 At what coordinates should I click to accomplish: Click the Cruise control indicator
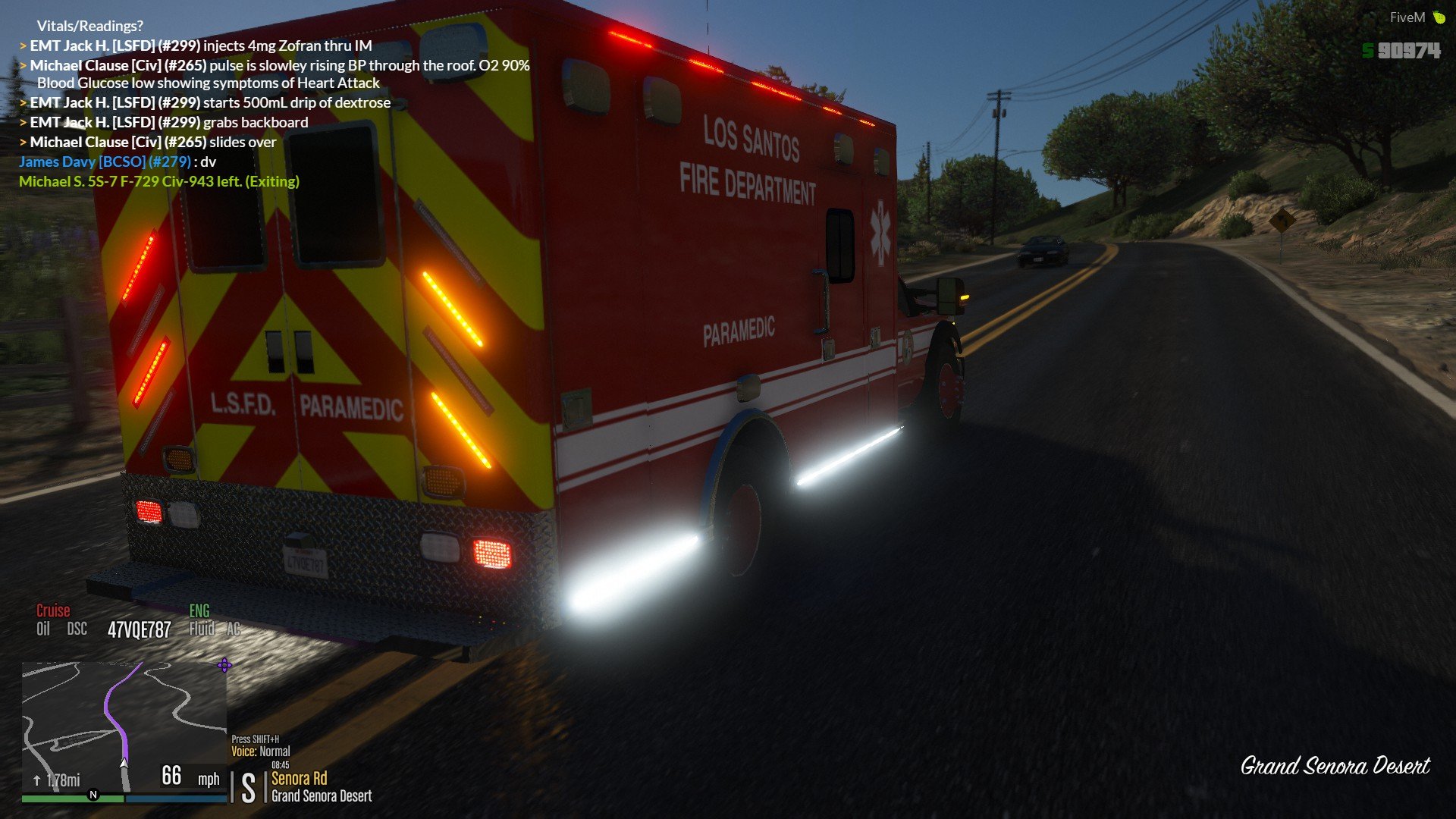click(x=53, y=611)
